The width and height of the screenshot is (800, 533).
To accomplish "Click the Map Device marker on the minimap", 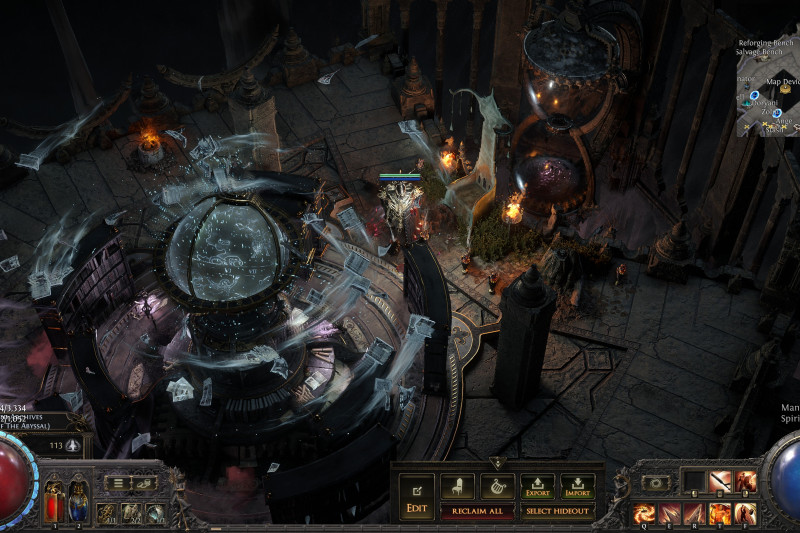I will pyautogui.click(x=786, y=88).
